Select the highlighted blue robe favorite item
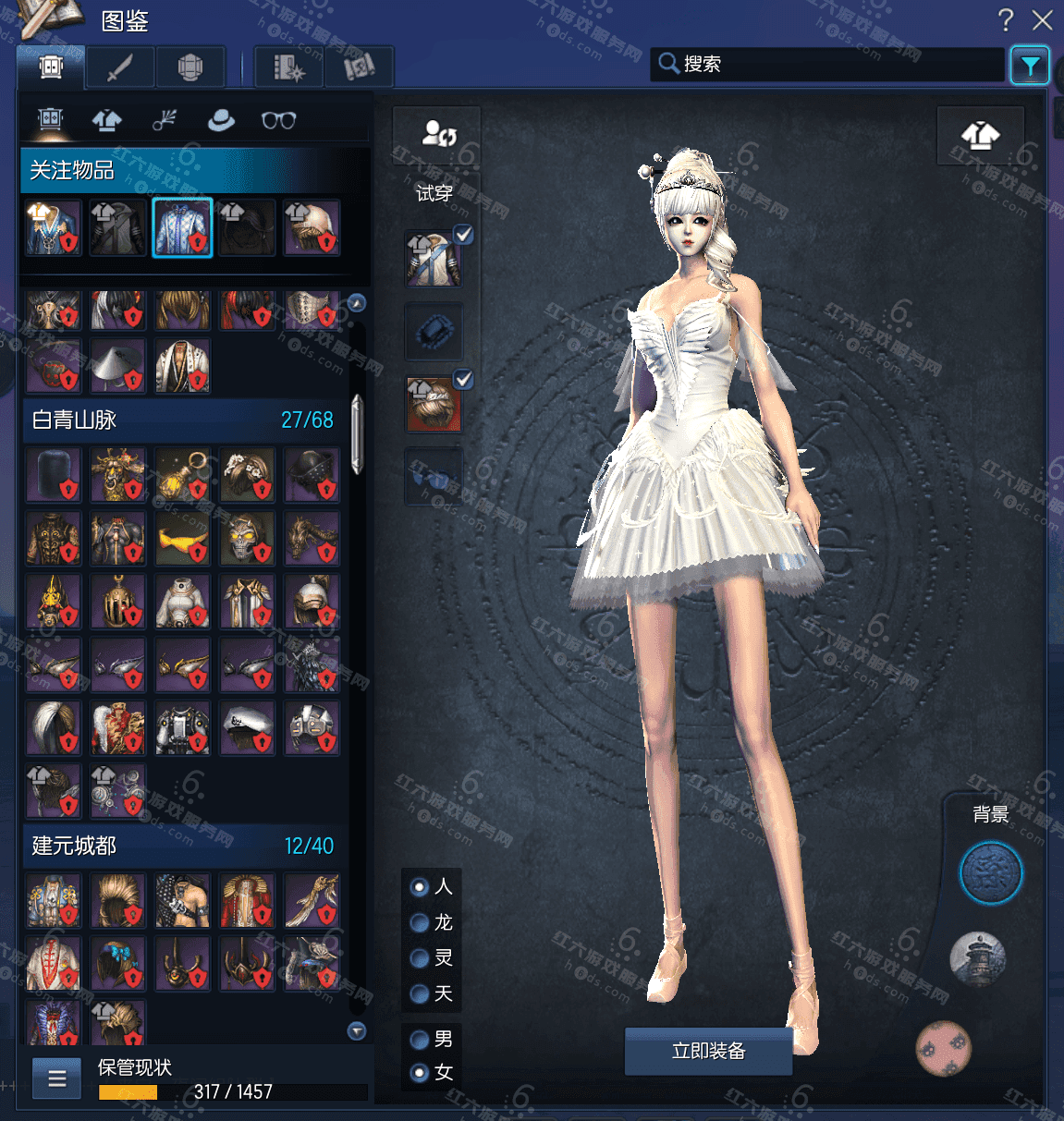The width and height of the screenshot is (1064, 1121). tap(182, 227)
